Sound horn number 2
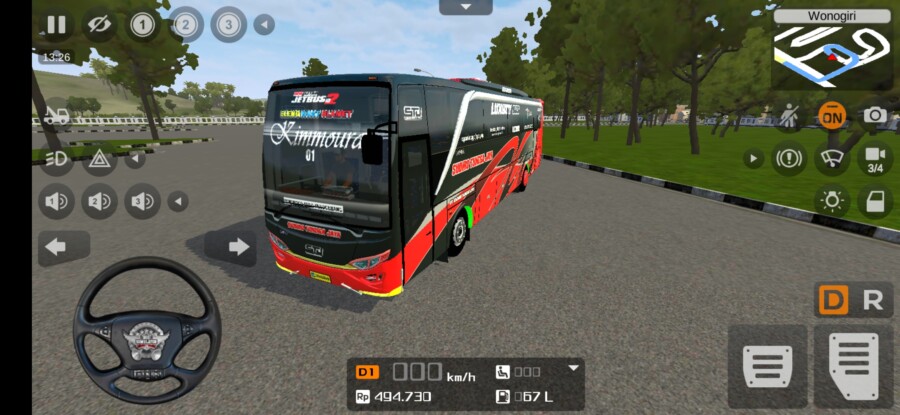 pos(99,201)
